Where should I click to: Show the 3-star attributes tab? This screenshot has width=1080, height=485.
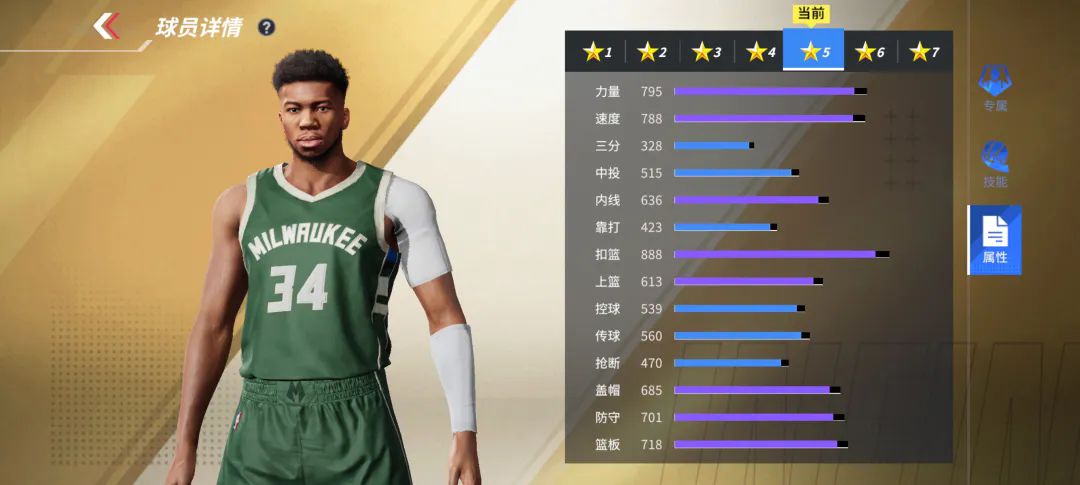point(706,52)
